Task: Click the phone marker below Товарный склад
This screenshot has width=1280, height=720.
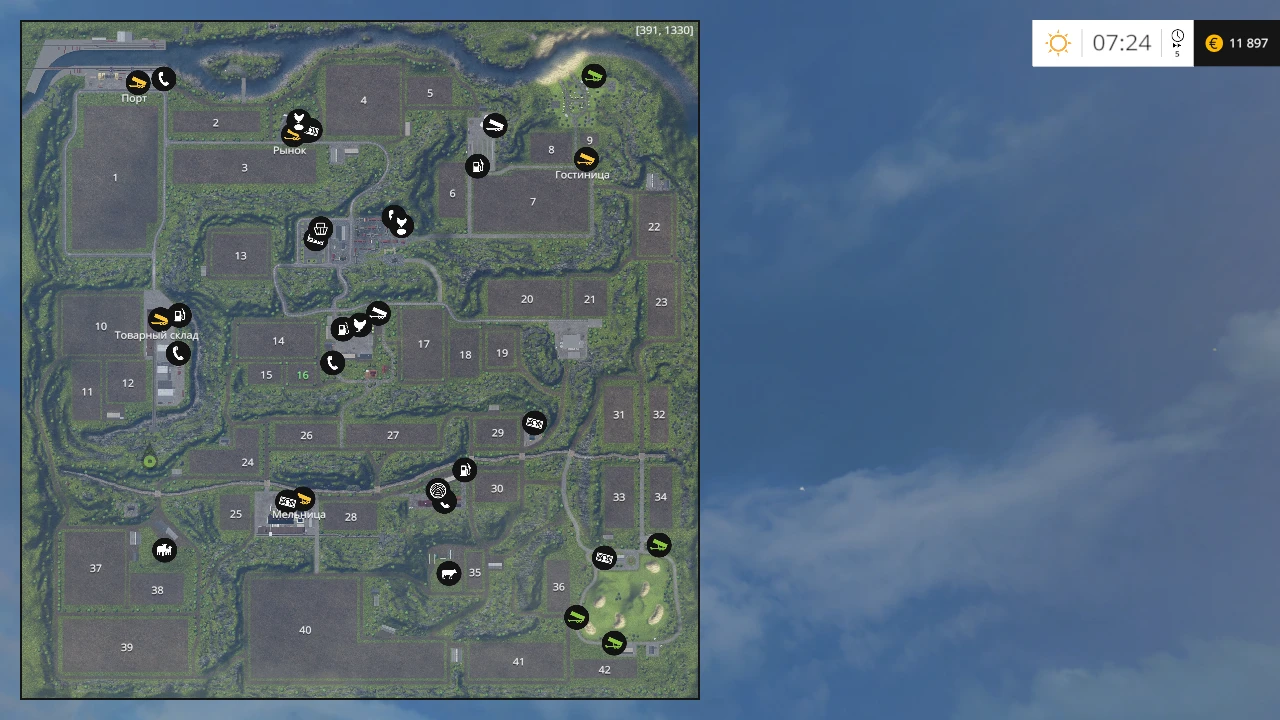Action: [178, 353]
